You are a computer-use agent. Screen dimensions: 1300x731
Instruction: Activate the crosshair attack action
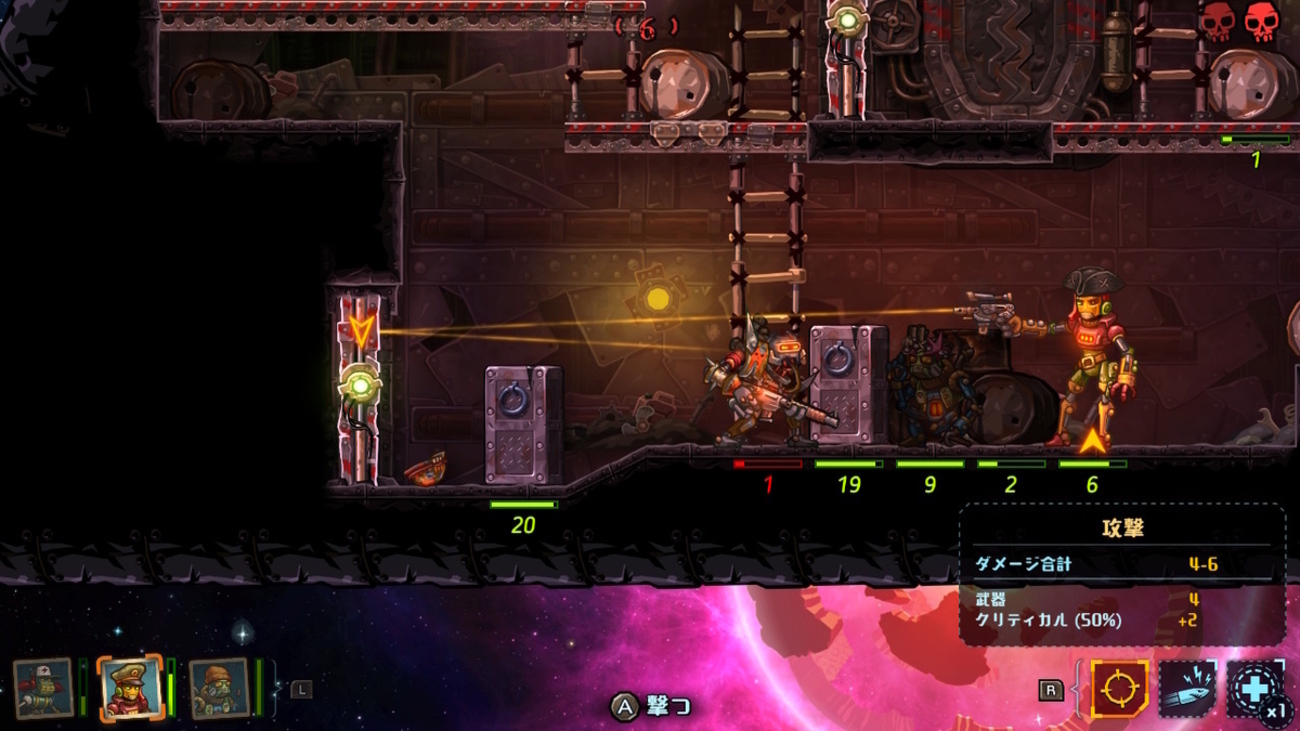pyautogui.click(x=1118, y=689)
